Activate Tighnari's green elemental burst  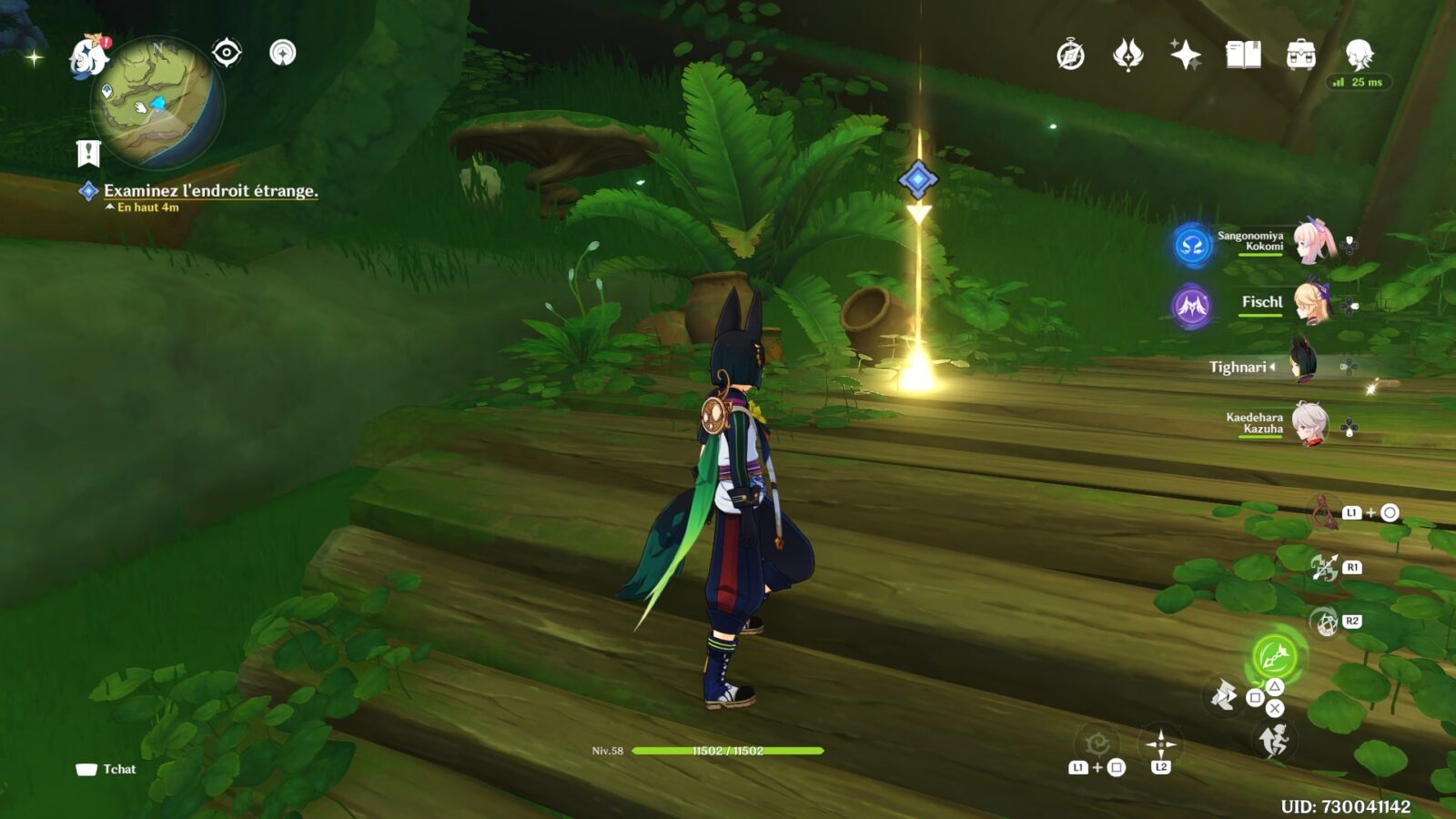(x=1275, y=654)
